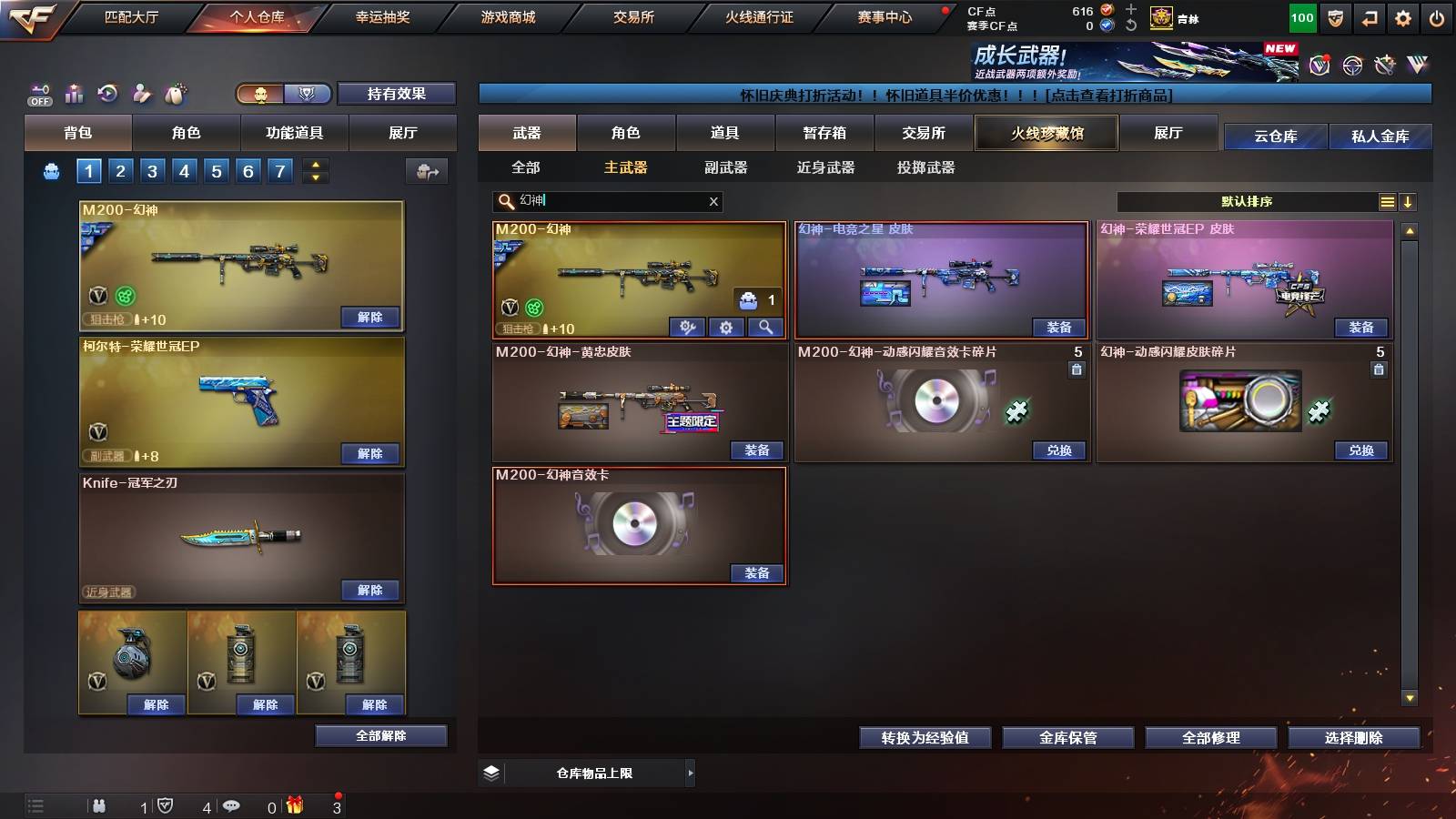Click 兑换 on the 幻神-动感闪耀皮肤碎片 card
The width and height of the screenshot is (1456, 819).
point(1360,450)
